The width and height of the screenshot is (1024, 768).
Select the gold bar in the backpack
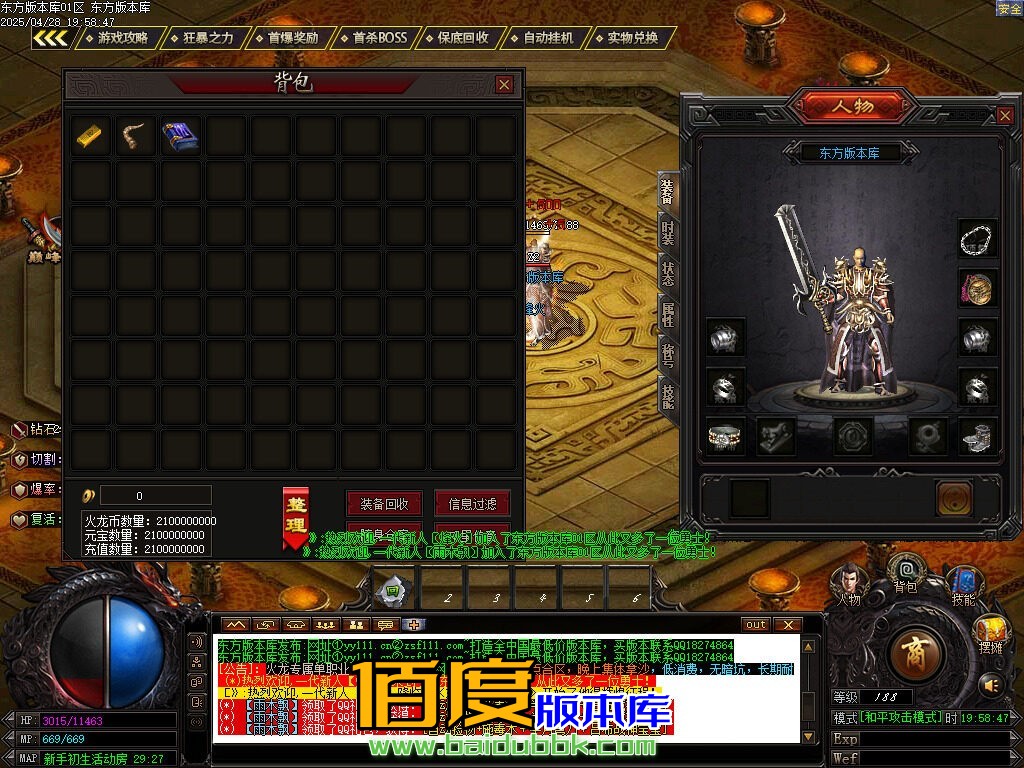click(91, 135)
